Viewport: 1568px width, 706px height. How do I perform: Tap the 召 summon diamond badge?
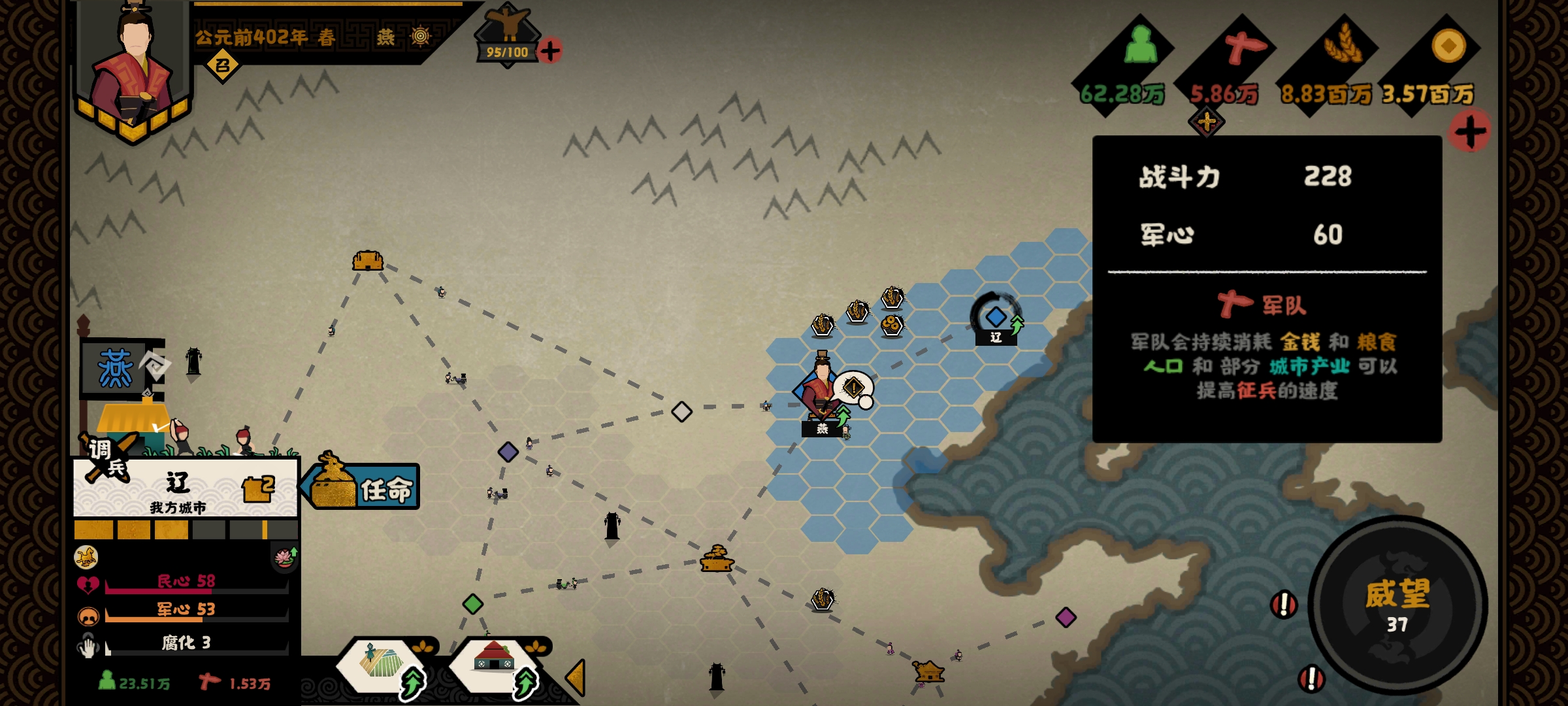(222, 65)
